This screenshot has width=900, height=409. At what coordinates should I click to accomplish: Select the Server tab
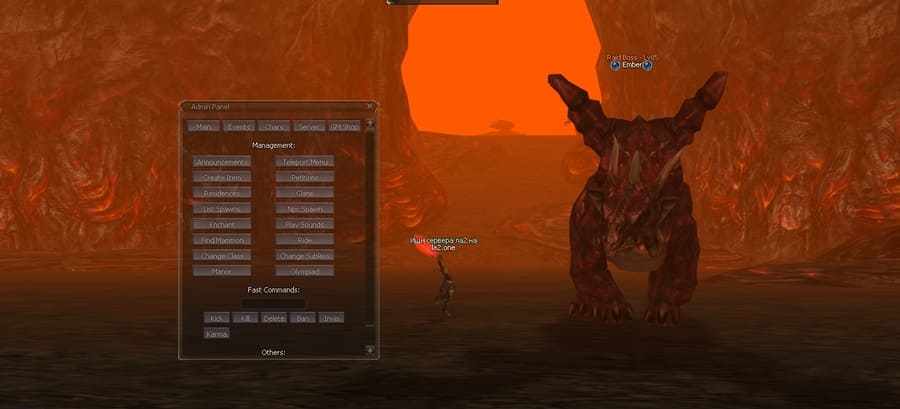309,127
